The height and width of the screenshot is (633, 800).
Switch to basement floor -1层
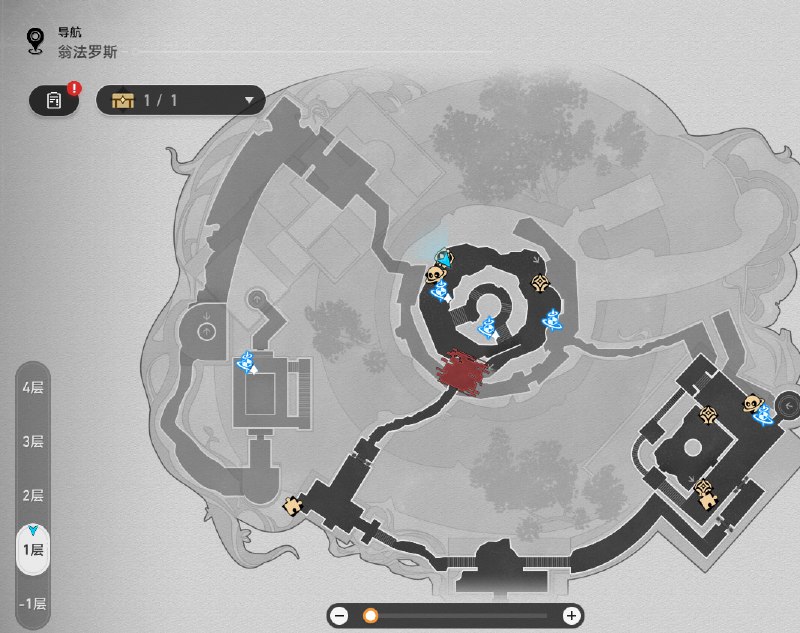(33, 604)
